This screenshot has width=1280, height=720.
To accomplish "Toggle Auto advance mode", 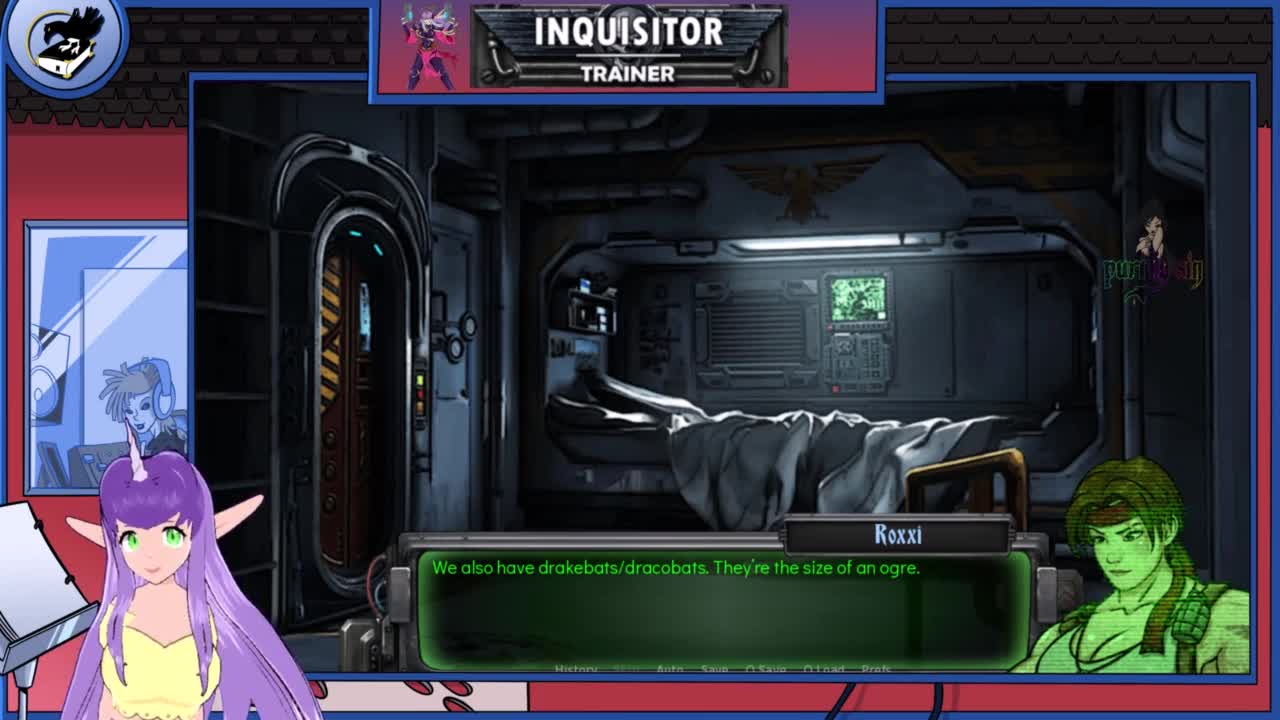I will click(670, 669).
